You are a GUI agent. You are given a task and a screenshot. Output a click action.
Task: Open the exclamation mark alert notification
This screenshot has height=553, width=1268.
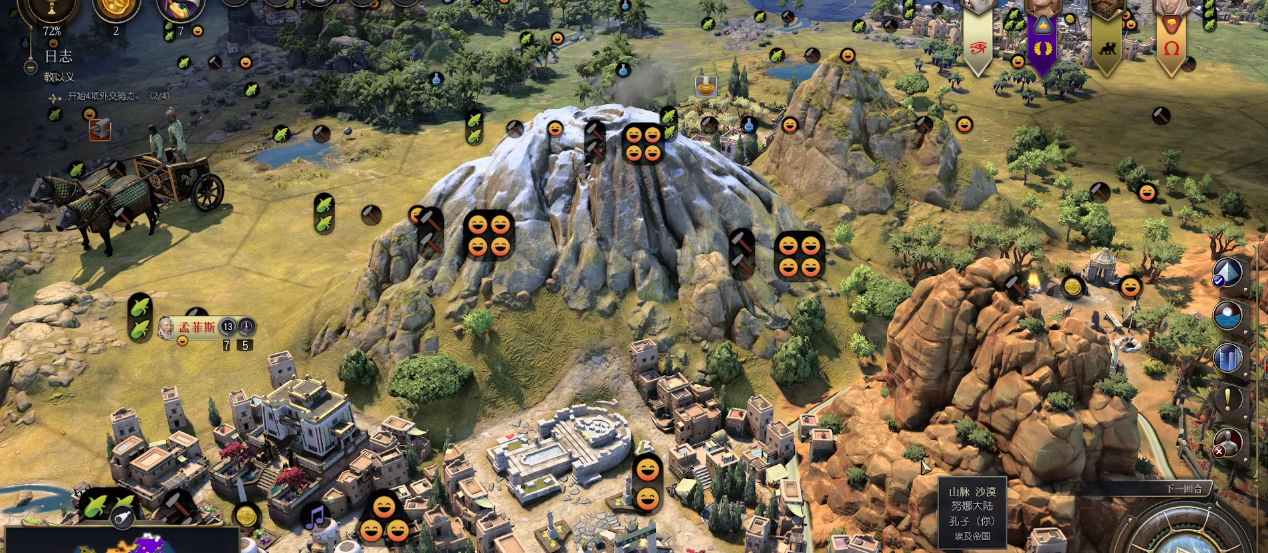click(1228, 400)
